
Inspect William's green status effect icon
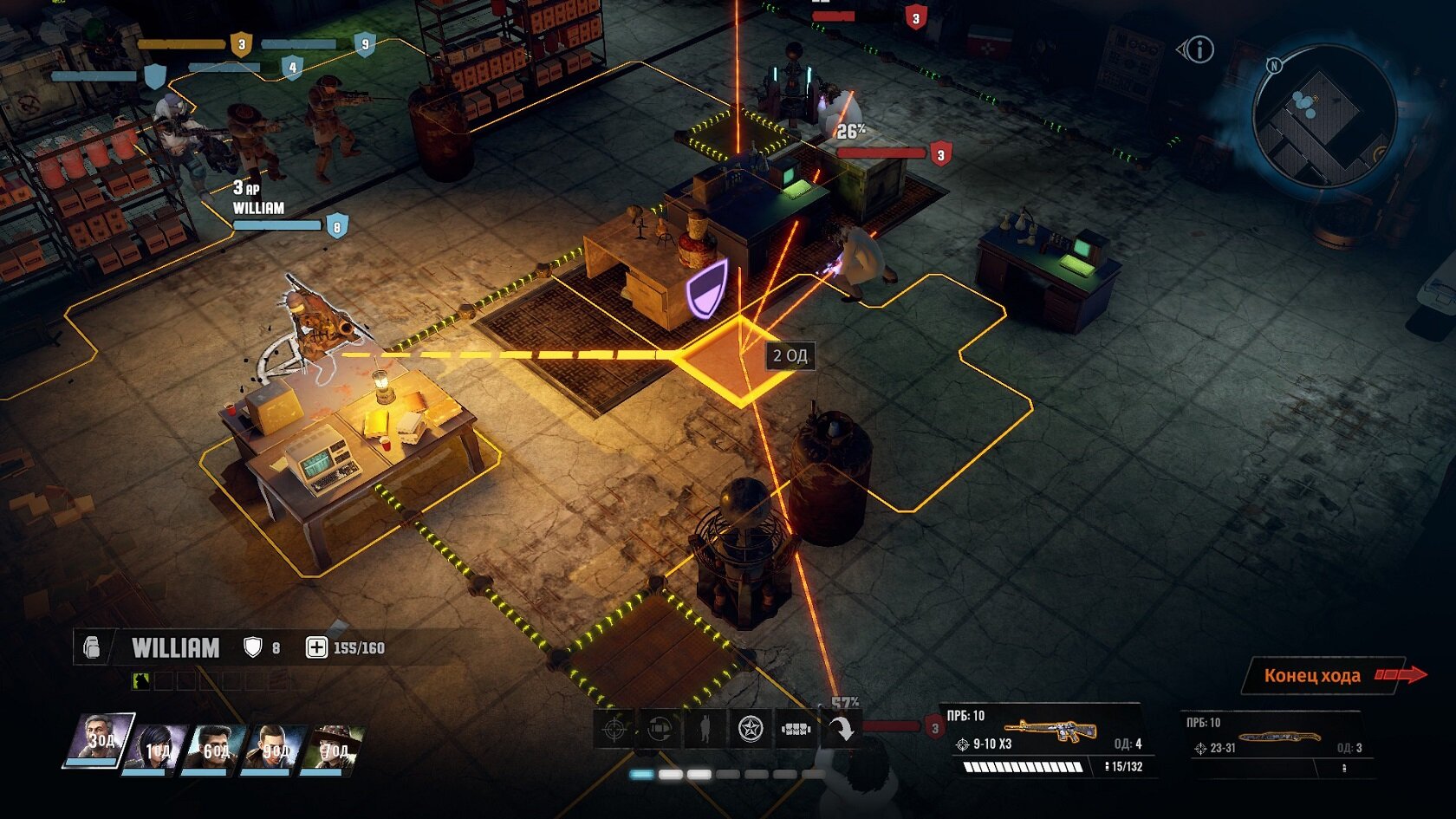tap(140, 681)
